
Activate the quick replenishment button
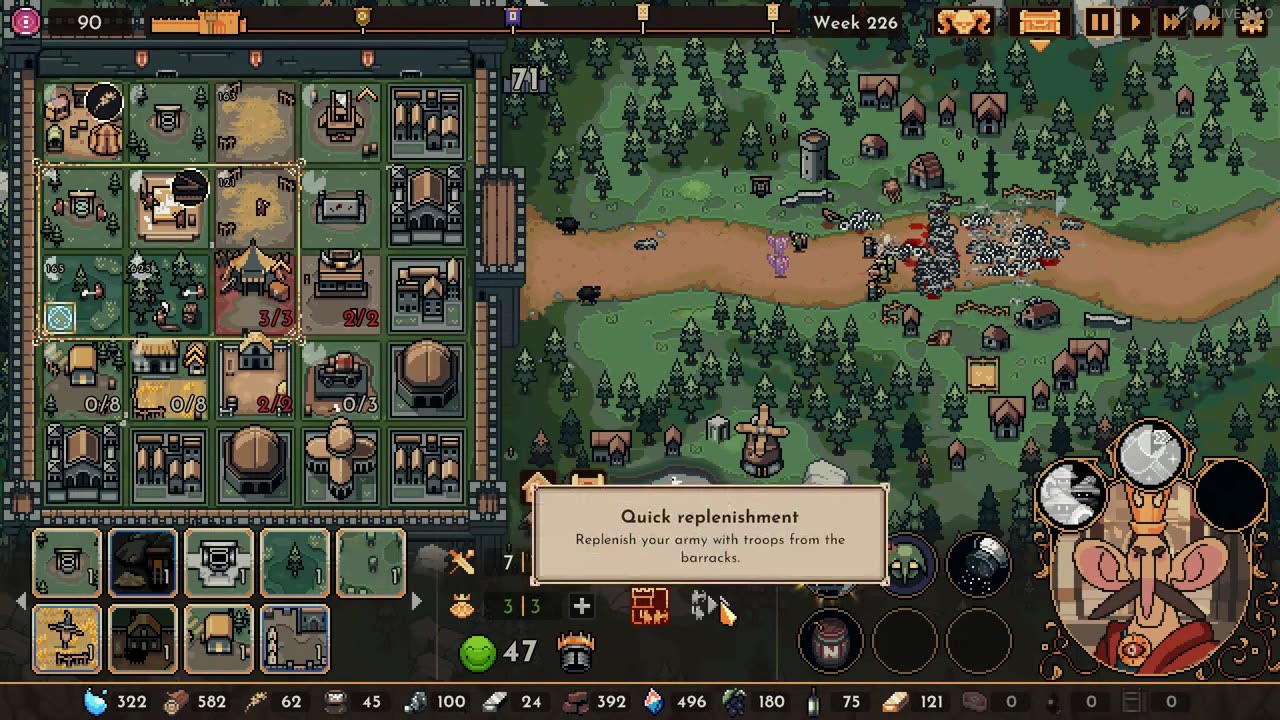coord(706,606)
